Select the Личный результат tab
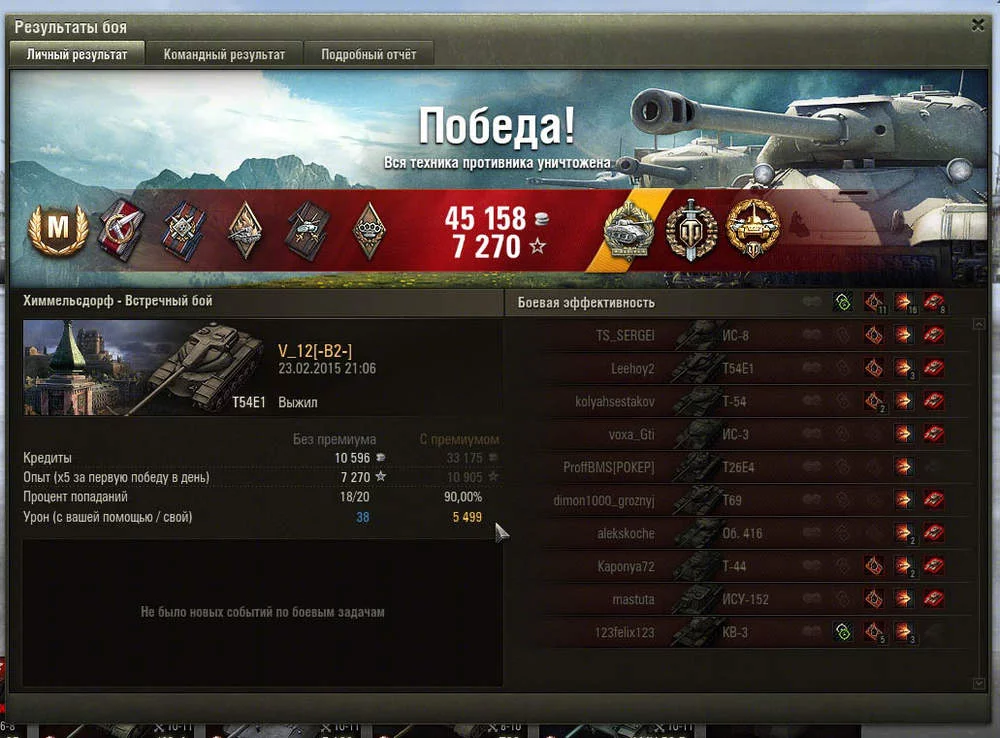The image size is (1000, 738). point(76,55)
